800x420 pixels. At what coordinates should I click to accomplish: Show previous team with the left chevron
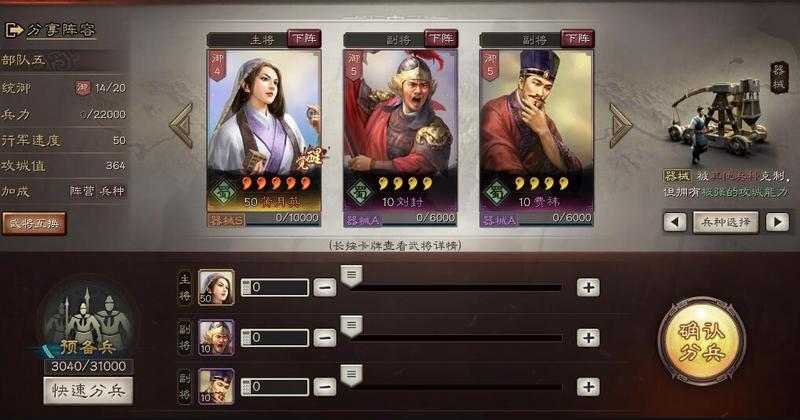(181, 125)
